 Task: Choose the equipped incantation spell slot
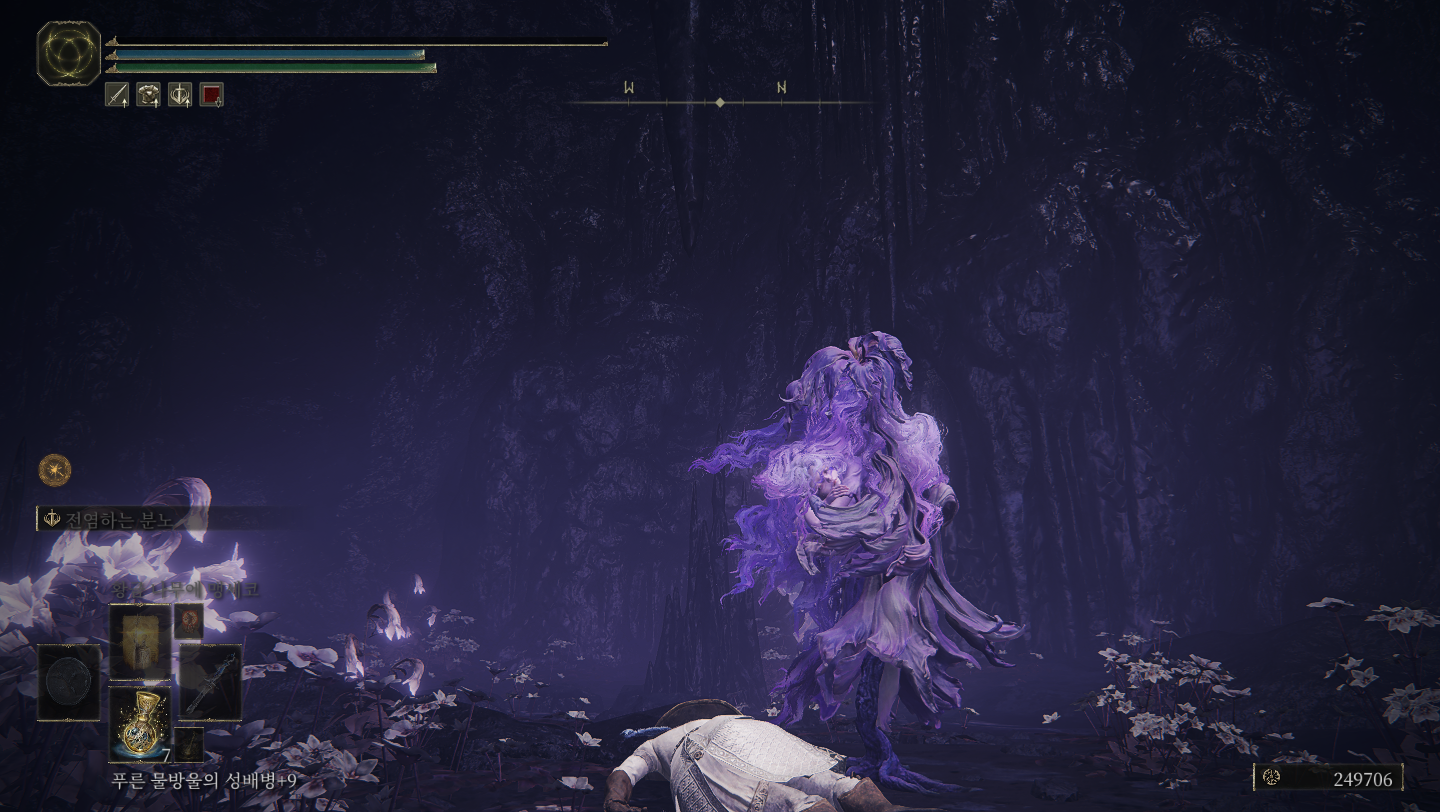[139, 641]
